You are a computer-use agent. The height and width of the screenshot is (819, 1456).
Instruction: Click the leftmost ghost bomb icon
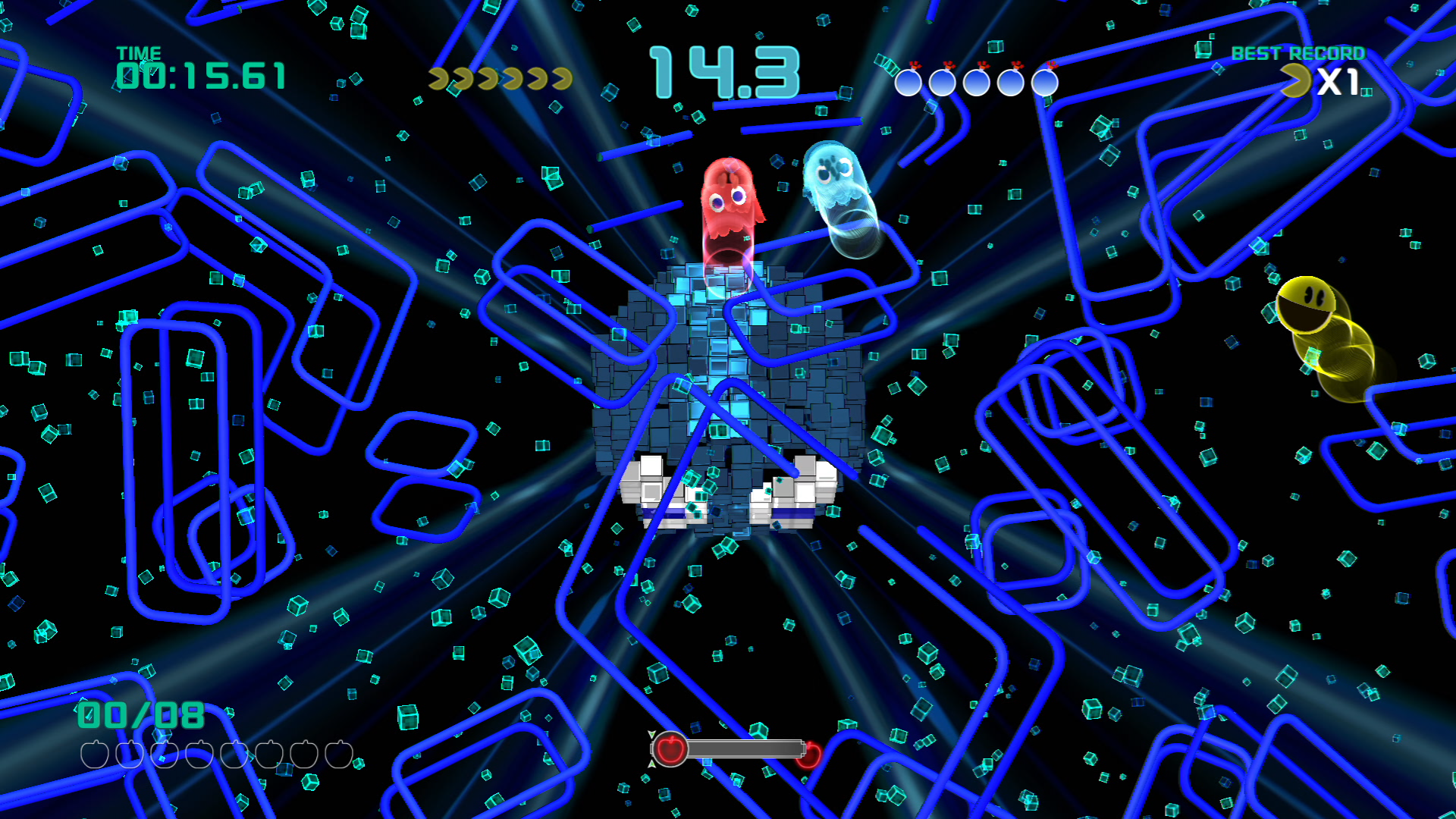908,82
